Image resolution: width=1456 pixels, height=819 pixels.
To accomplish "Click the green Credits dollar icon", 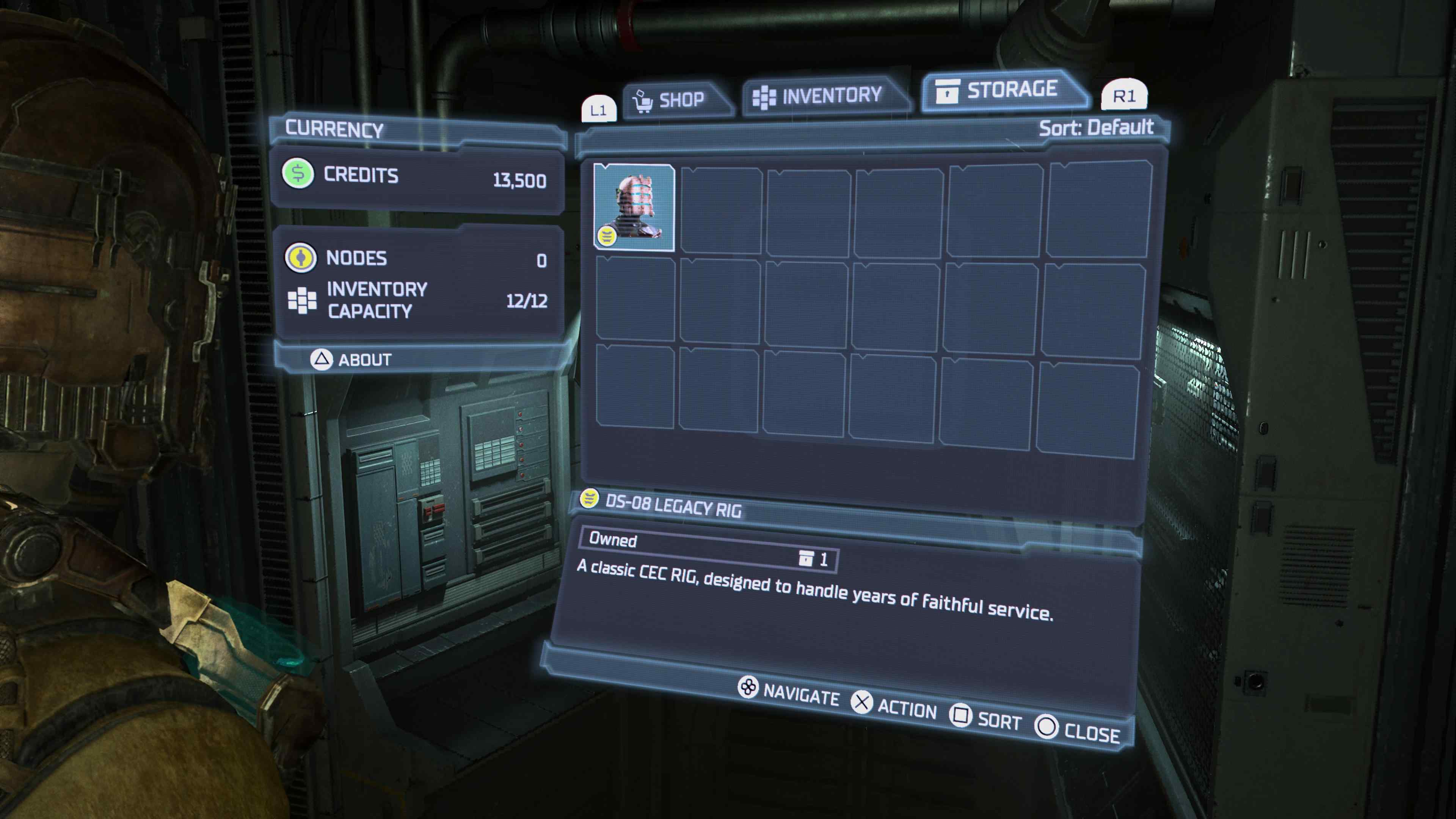I will pos(298,175).
